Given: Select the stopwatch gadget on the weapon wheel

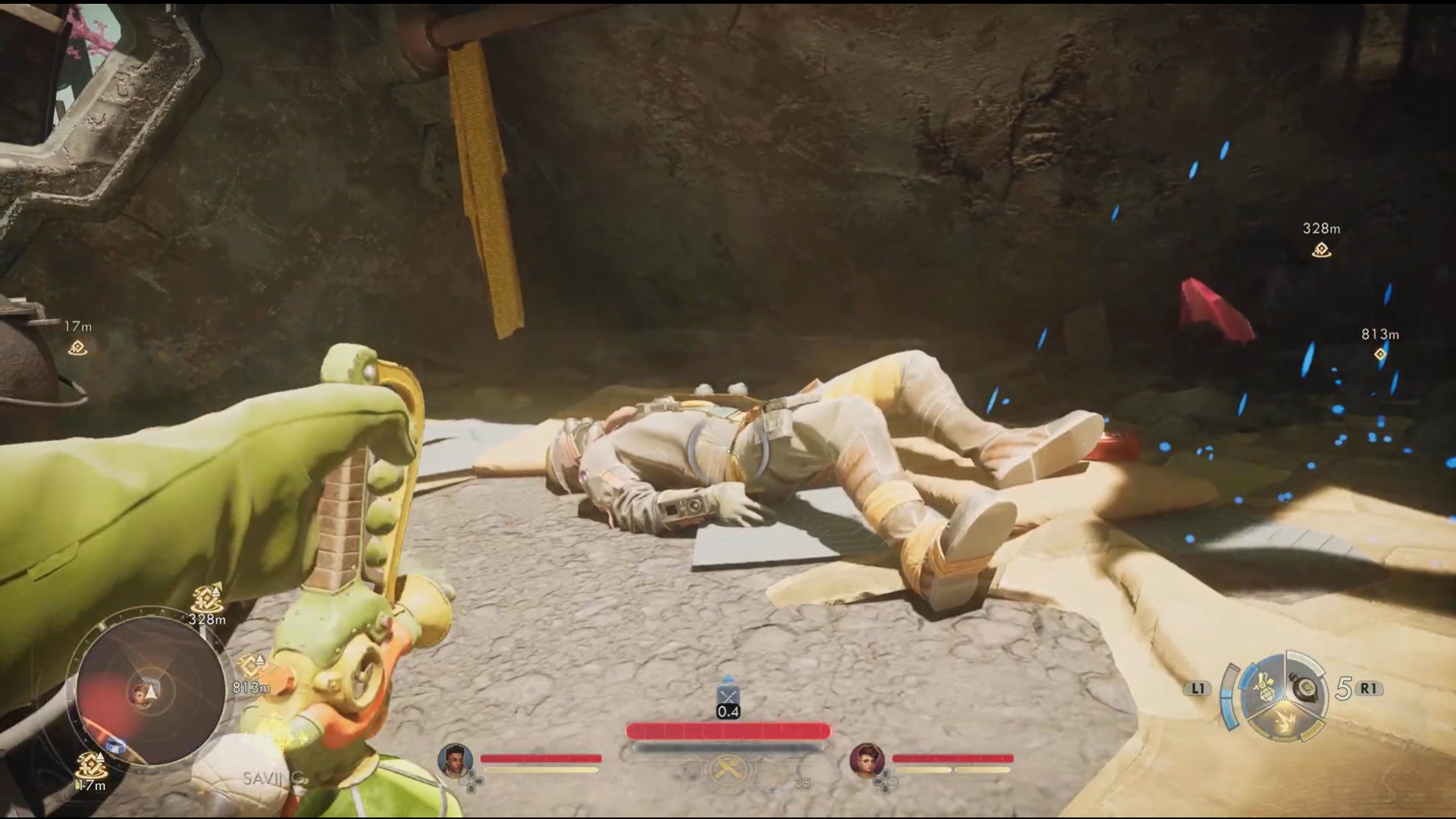Looking at the screenshot, I should [1305, 688].
